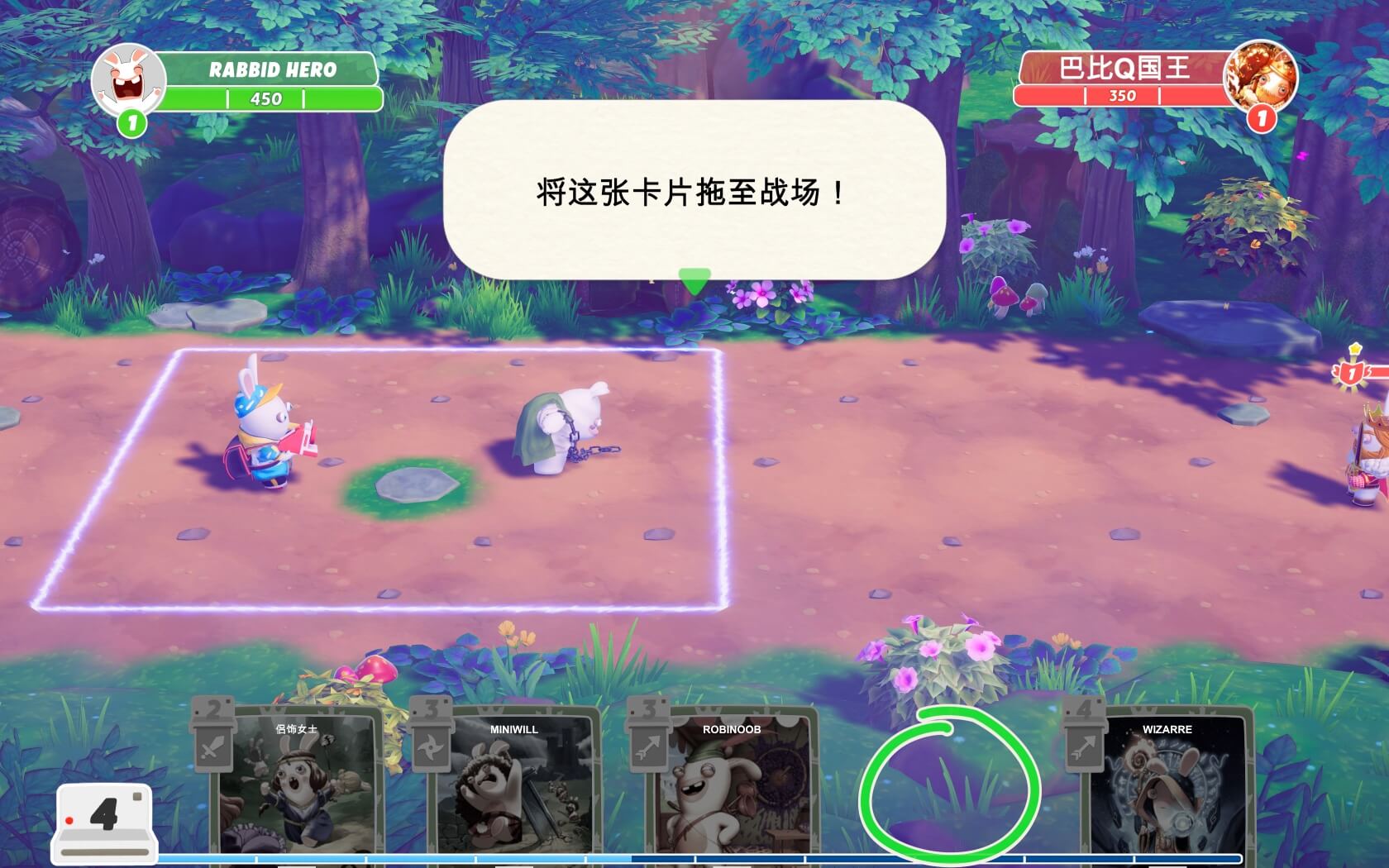Select the WIZARRE card

[x=1166, y=785]
